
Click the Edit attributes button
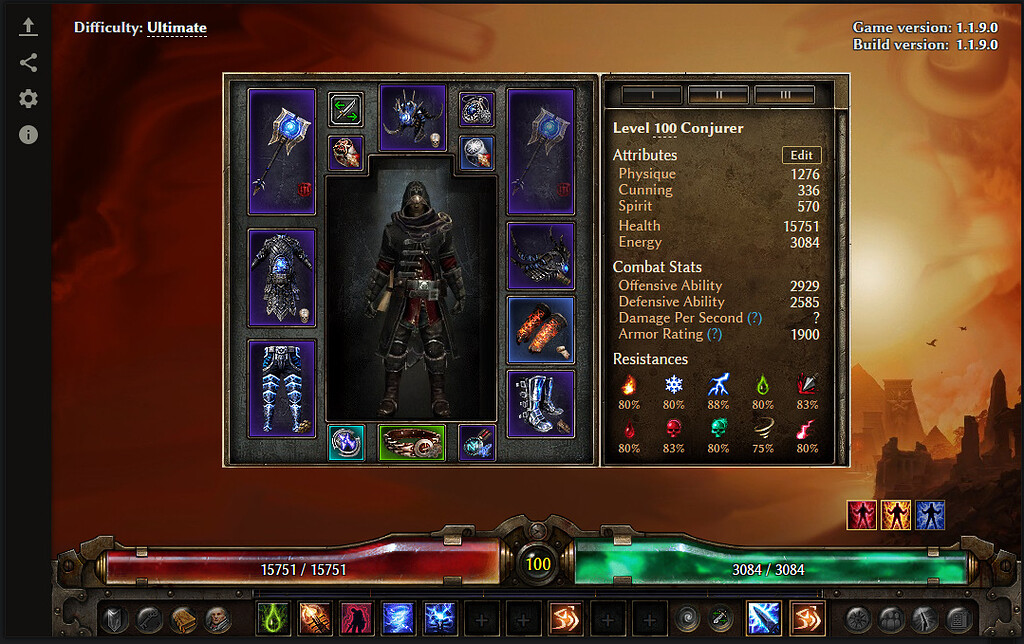pos(801,155)
